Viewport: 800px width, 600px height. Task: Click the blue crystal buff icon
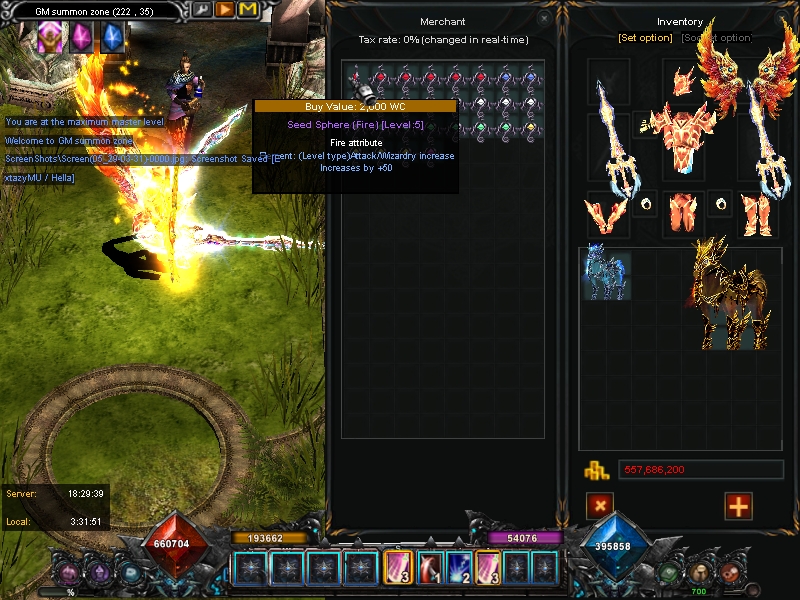tap(112, 38)
